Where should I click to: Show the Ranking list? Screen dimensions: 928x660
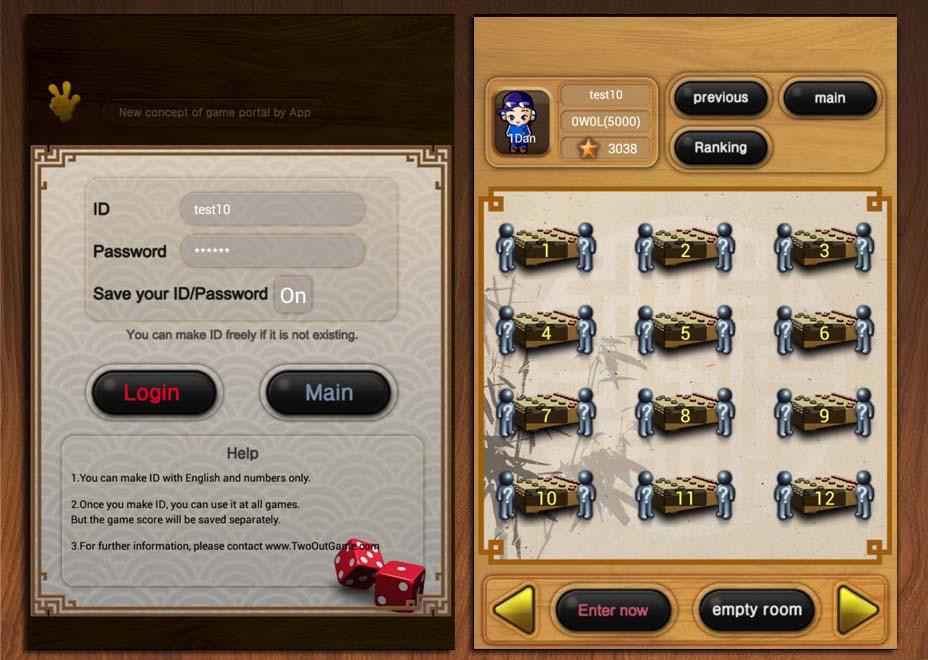point(720,148)
